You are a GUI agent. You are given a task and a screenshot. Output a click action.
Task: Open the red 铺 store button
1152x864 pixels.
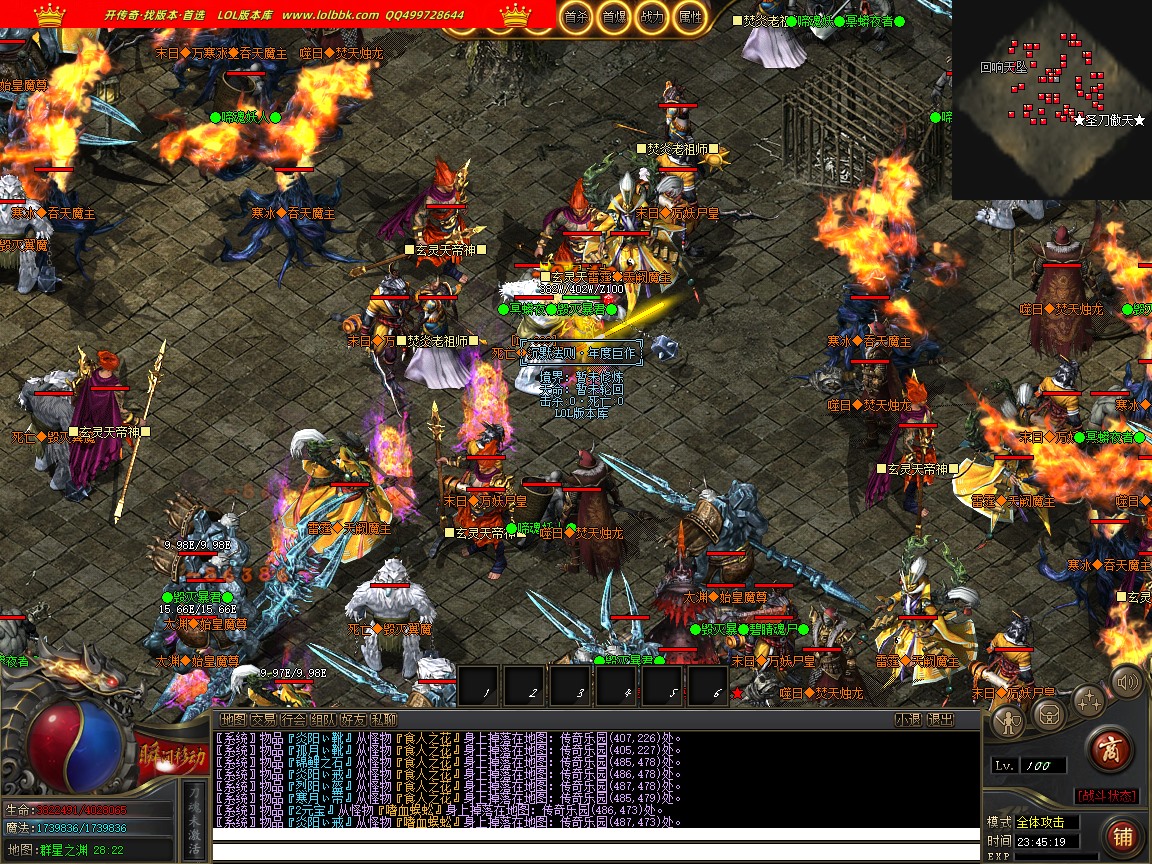pos(1121,835)
